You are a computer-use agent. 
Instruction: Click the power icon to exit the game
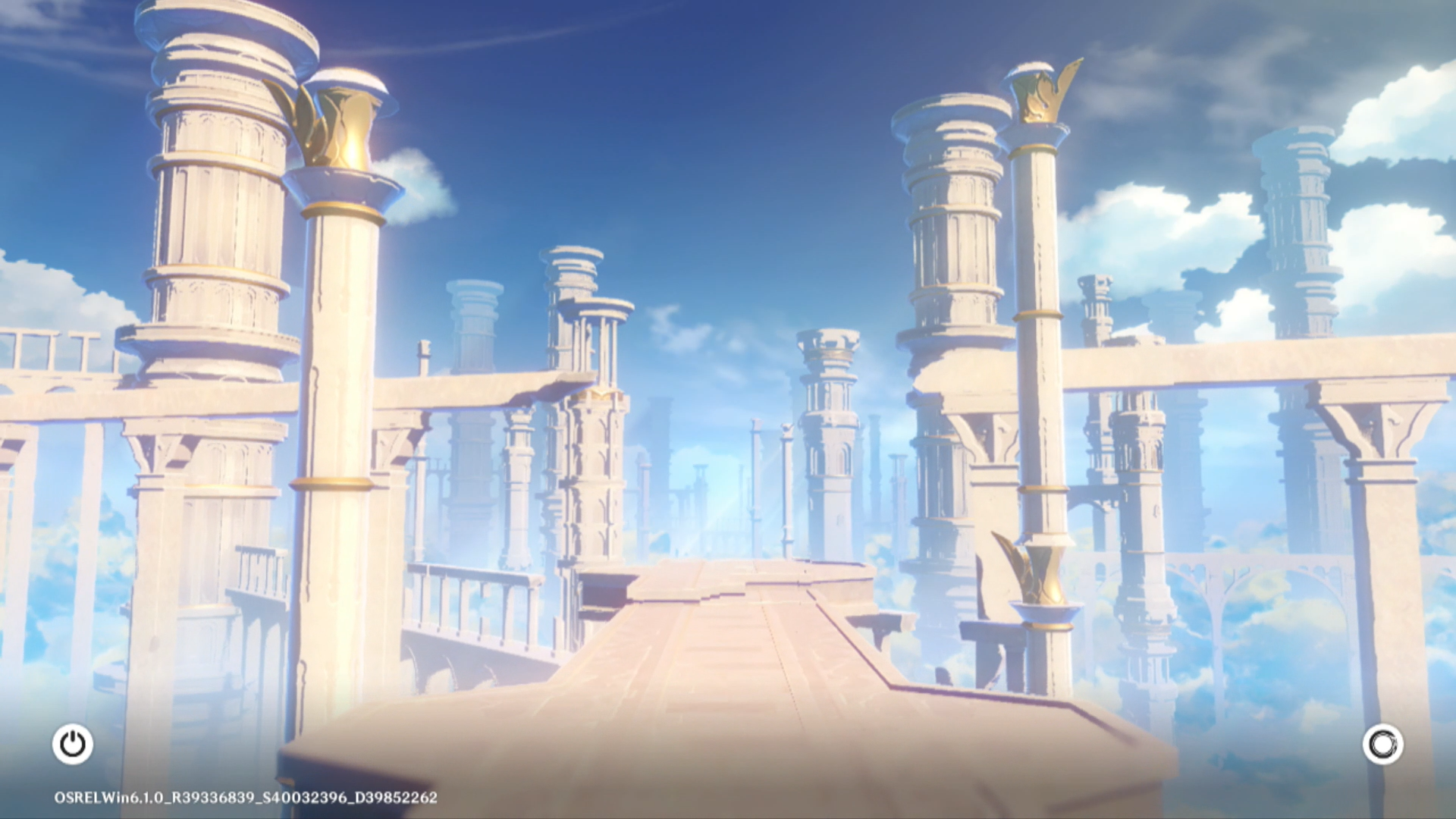[x=73, y=744]
